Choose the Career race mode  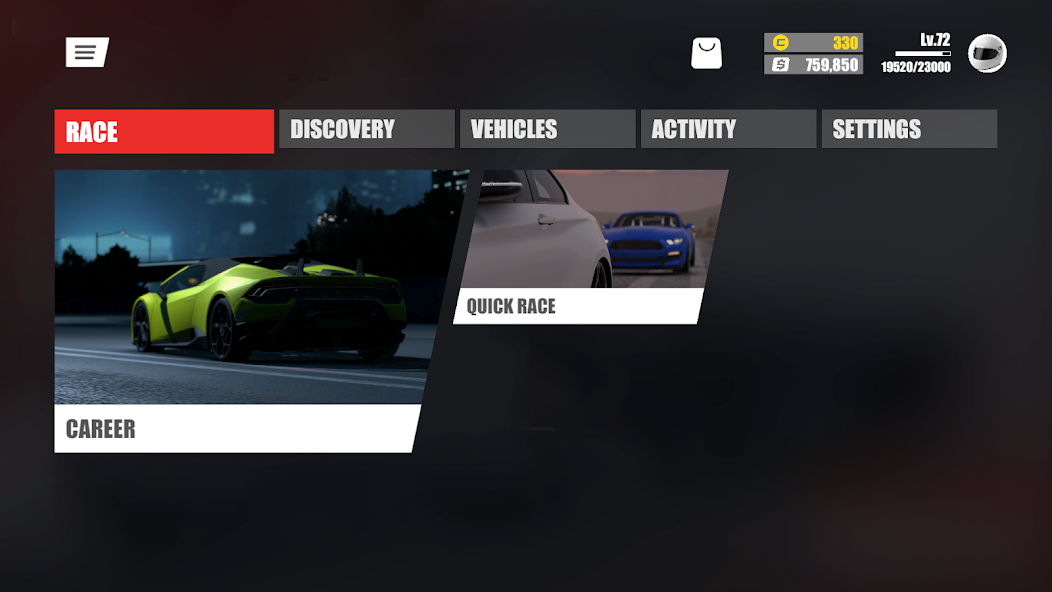point(240,310)
